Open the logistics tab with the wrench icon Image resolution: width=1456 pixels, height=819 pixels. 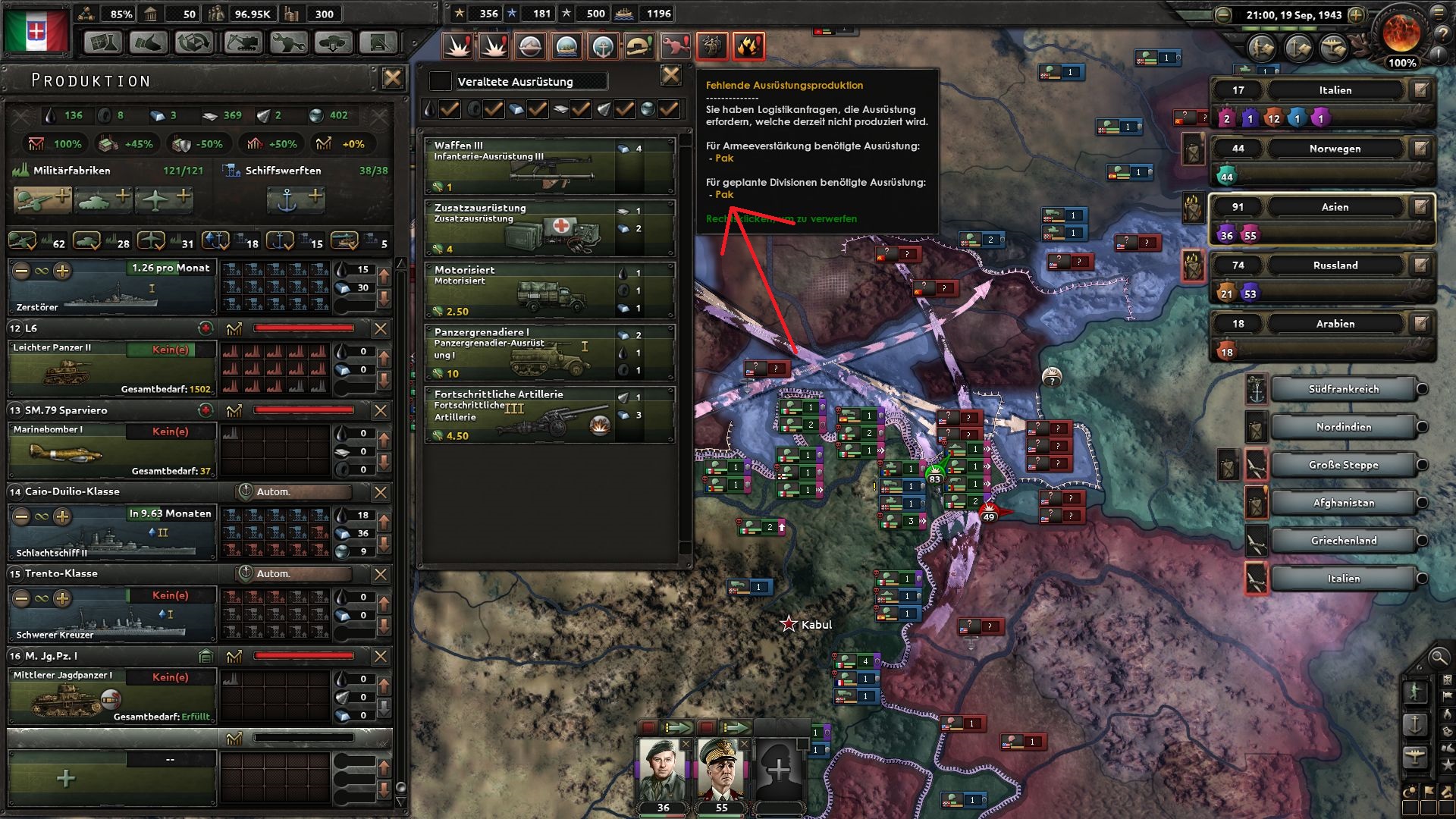click(x=290, y=43)
